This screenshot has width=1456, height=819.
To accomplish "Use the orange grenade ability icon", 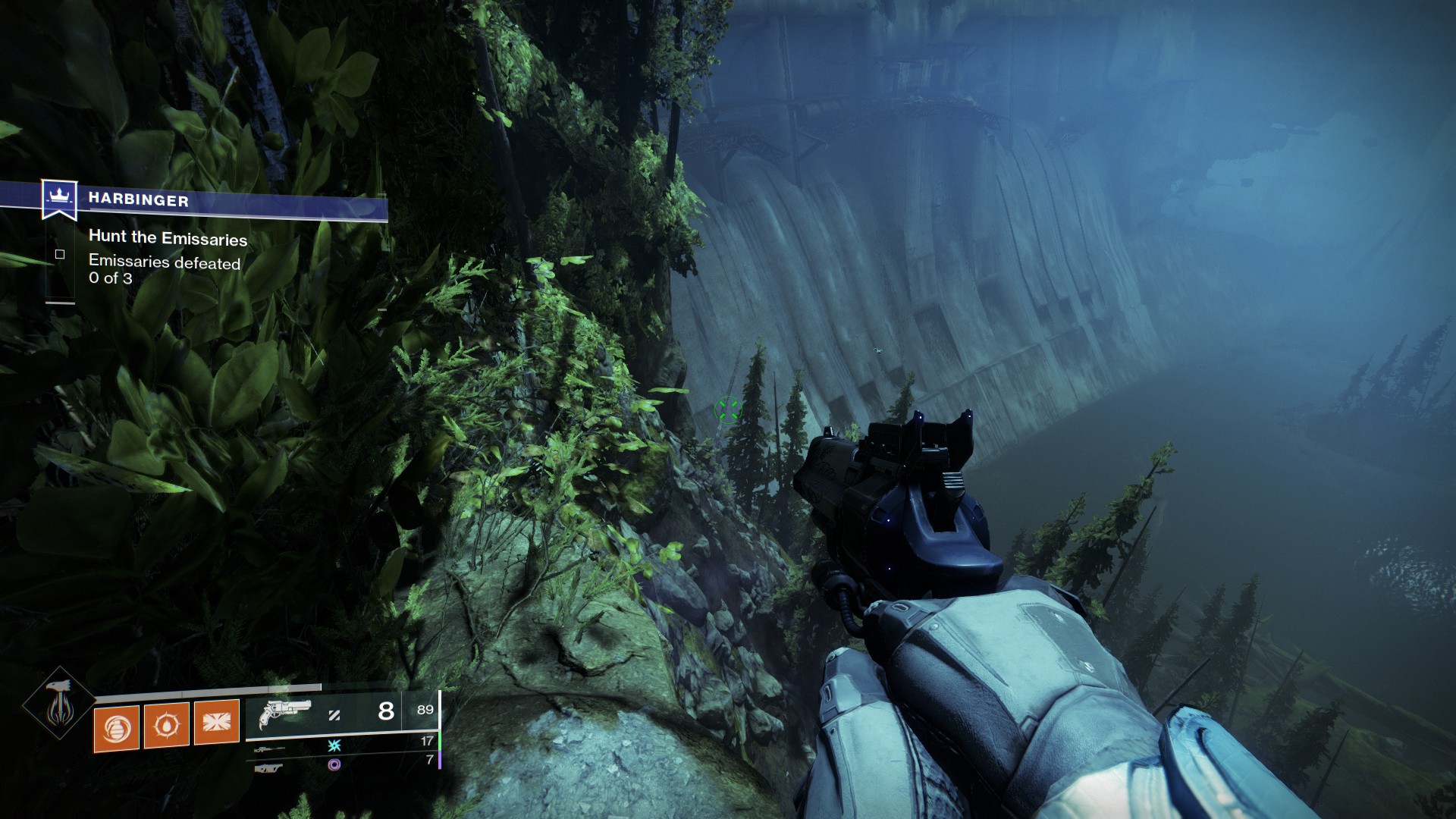I will tap(117, 726).
